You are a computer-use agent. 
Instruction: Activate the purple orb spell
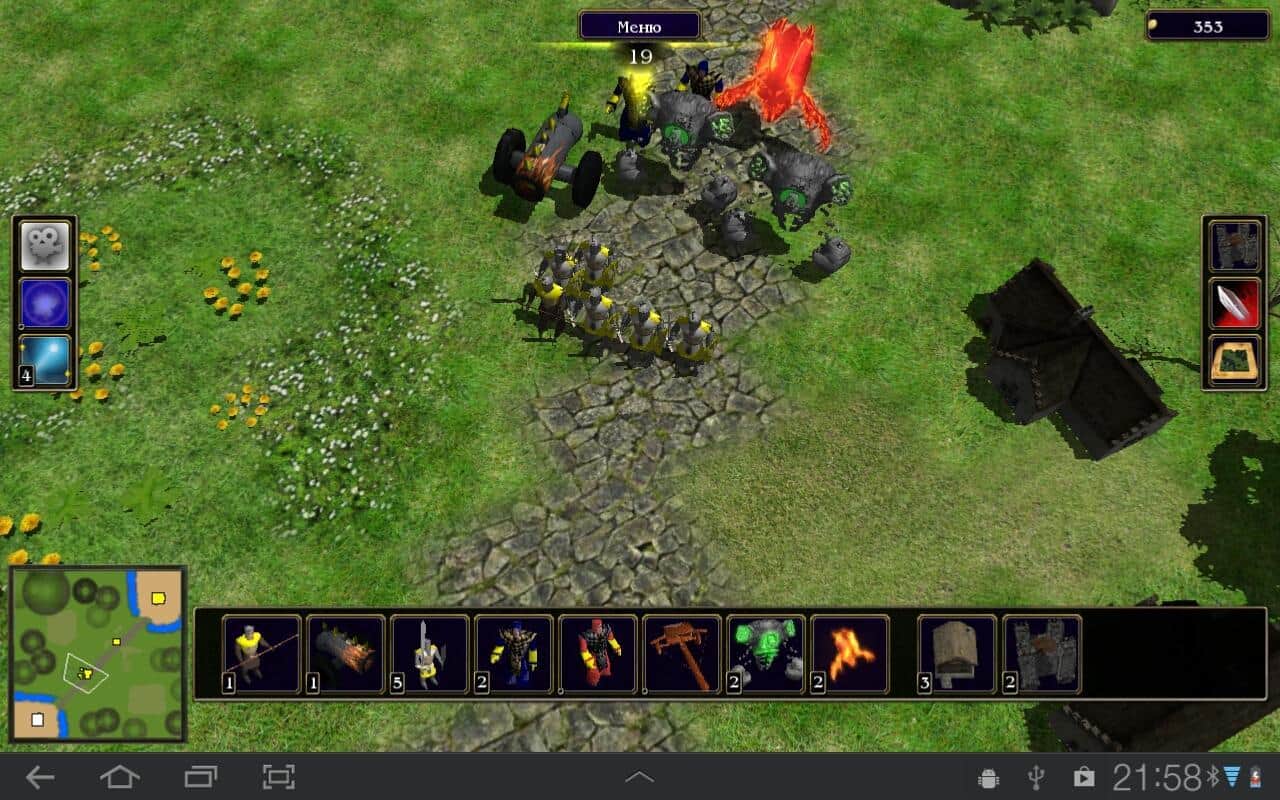46,303
